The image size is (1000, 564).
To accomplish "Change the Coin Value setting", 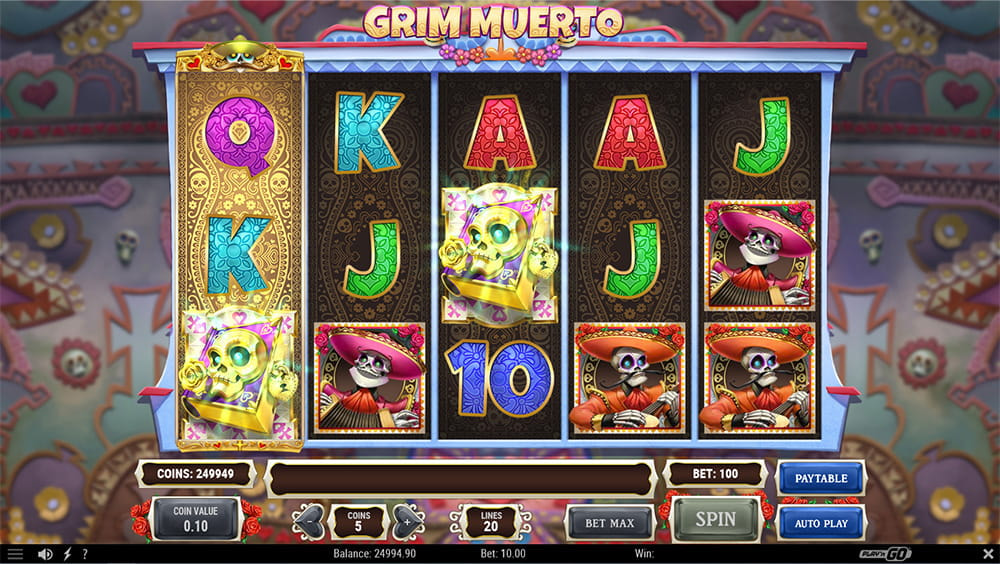I will (x=195, y=520).
